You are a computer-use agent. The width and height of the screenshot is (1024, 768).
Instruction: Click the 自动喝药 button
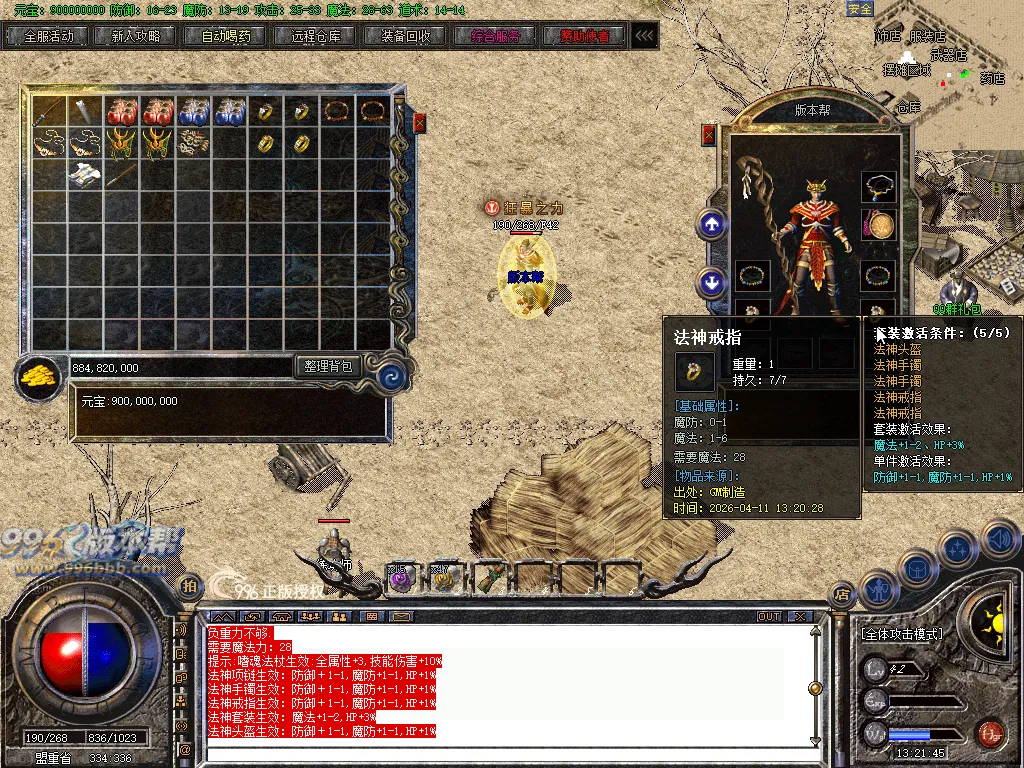226,36
